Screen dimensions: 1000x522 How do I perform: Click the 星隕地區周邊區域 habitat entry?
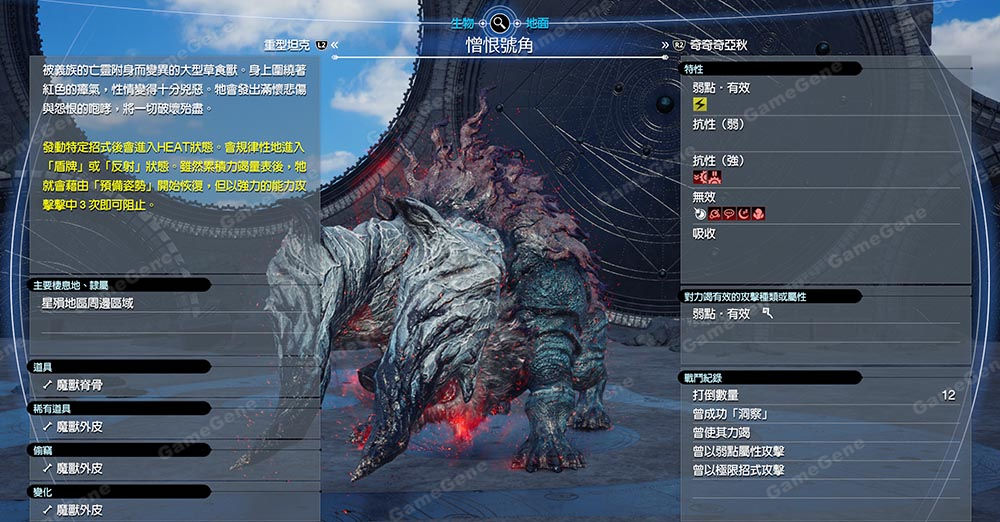click(x=87, y=302)
